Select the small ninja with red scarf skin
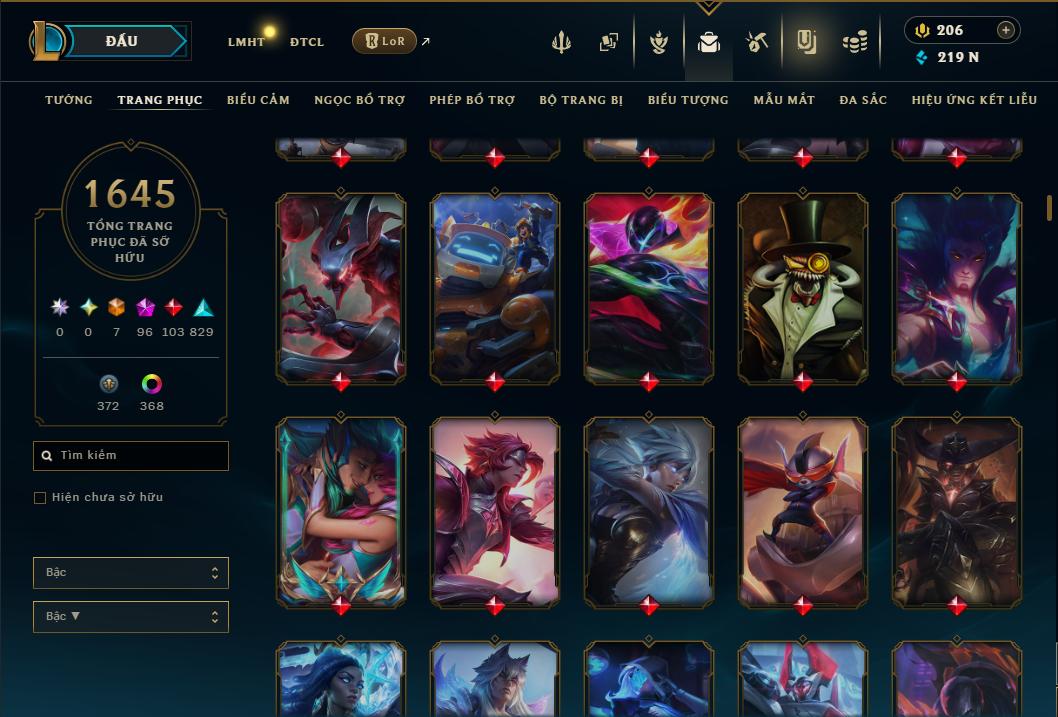Viewport: 1058px width, 717px height. [803, 511]
